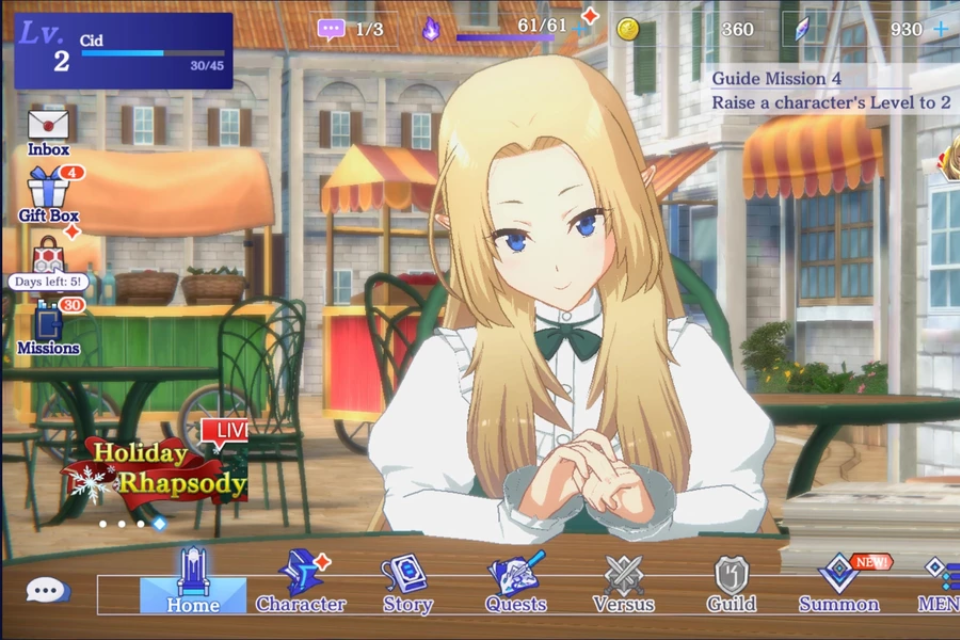Open the Missions list

click(48, 328)
